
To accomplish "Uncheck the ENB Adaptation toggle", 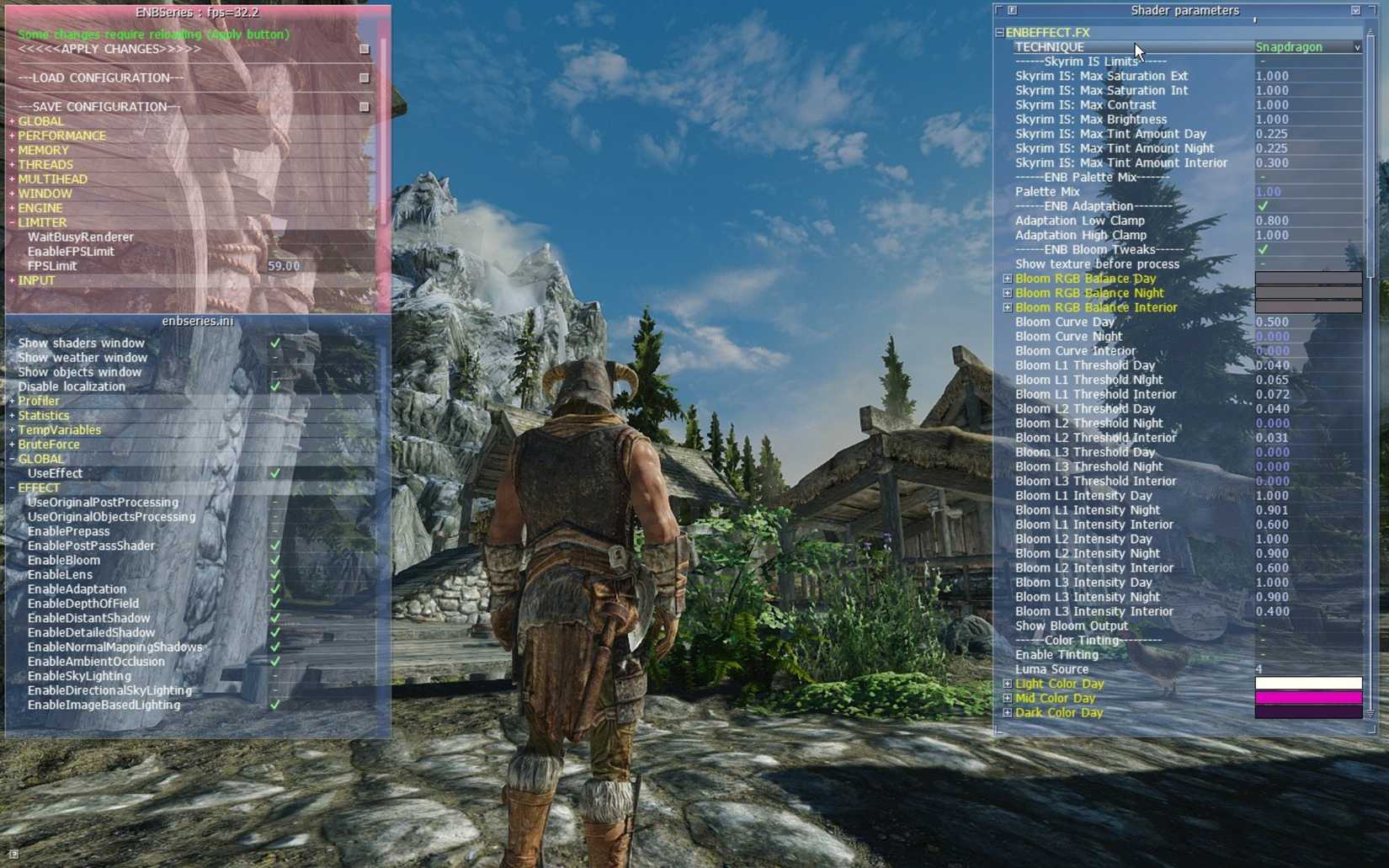I will tap(1263, 205).
